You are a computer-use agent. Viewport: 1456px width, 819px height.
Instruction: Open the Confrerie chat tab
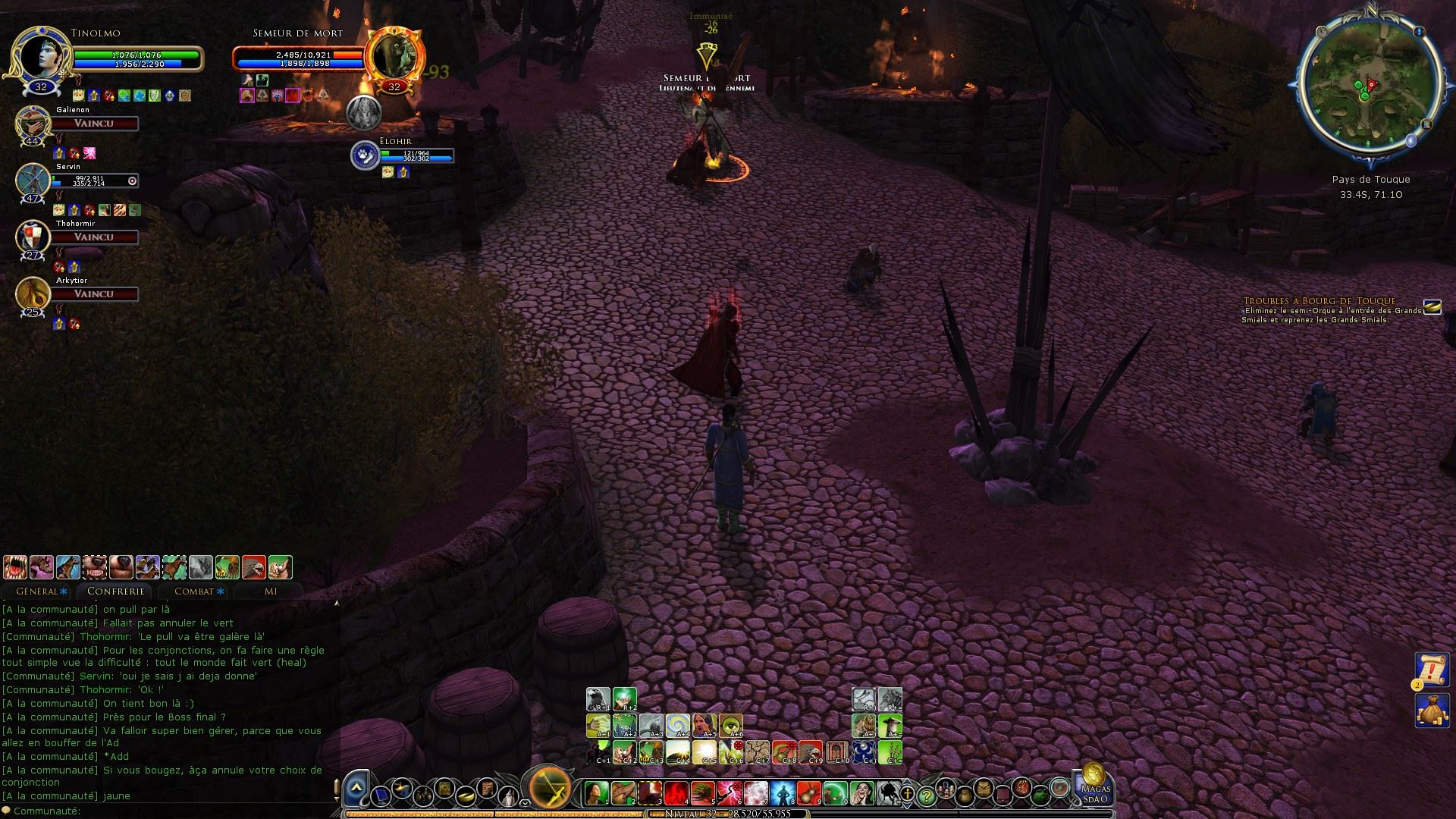click(x=115, y=591)
